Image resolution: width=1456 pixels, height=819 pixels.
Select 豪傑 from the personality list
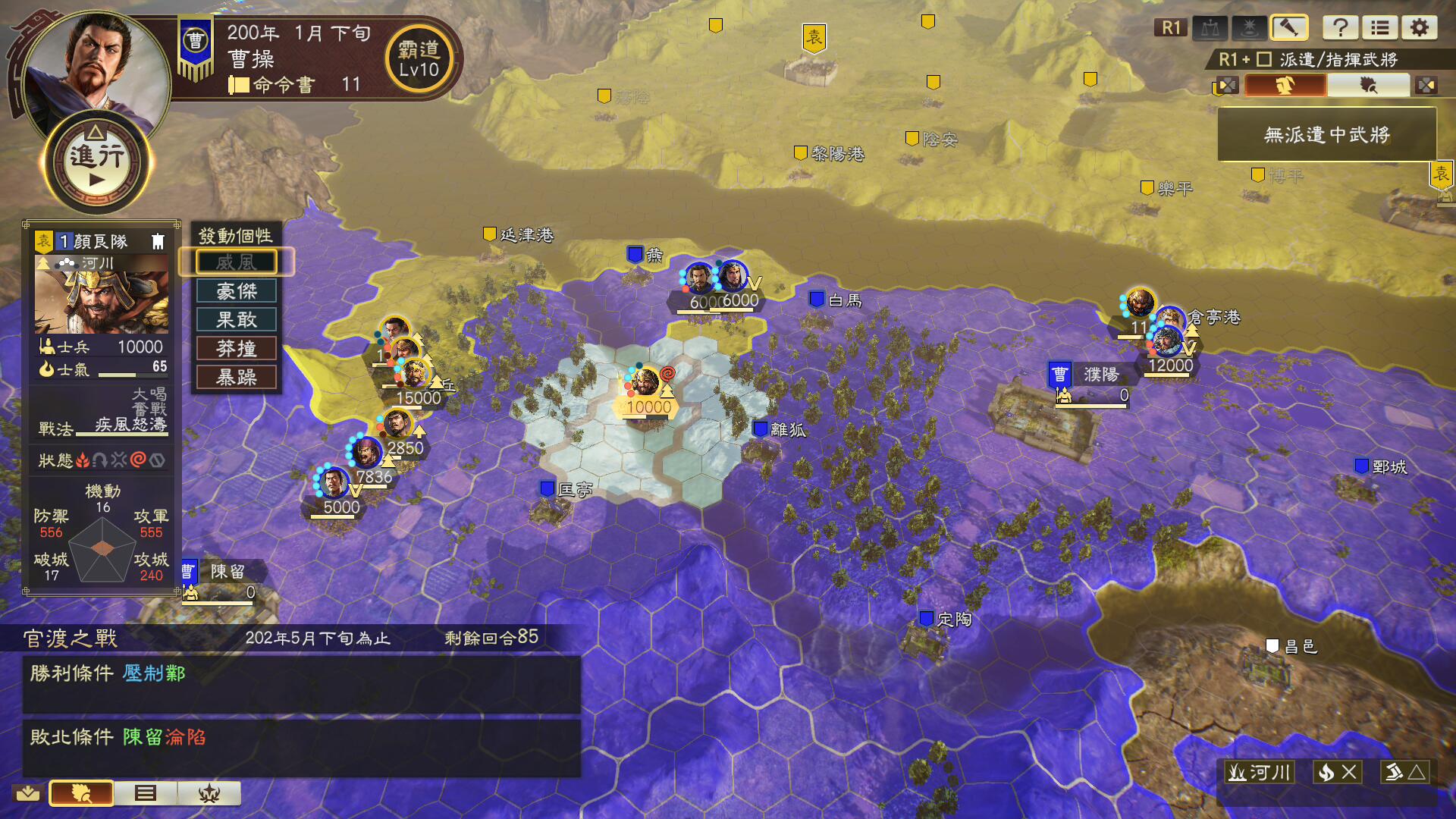click(x=237, y=290)
